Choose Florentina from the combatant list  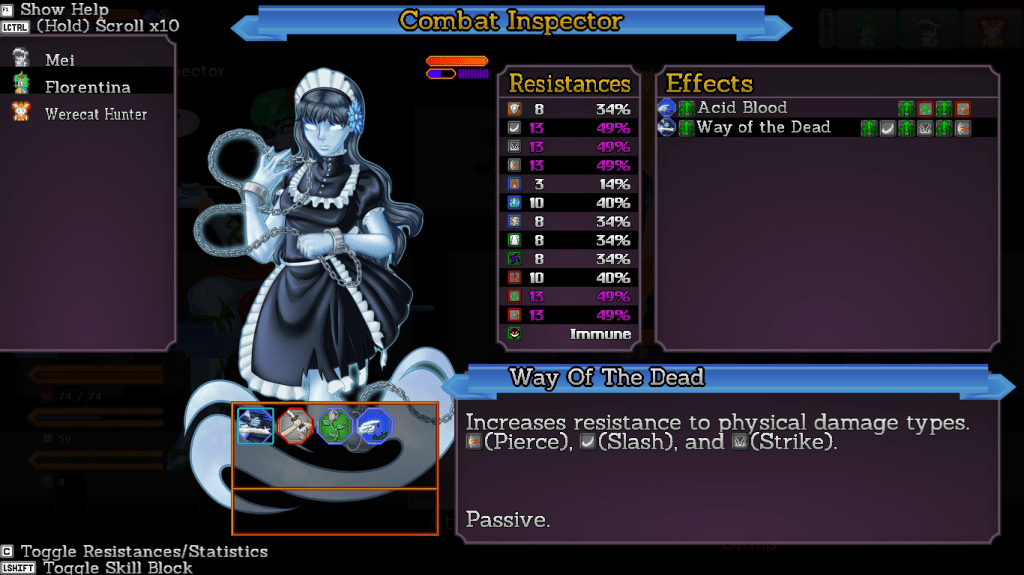pos(87,87)
